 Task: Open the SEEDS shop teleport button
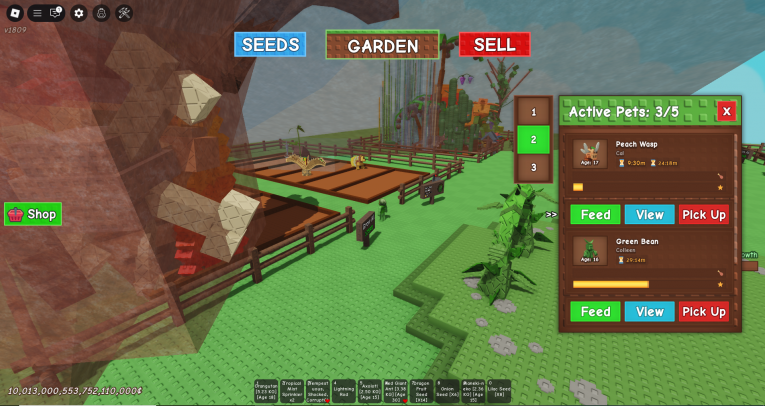270,45
